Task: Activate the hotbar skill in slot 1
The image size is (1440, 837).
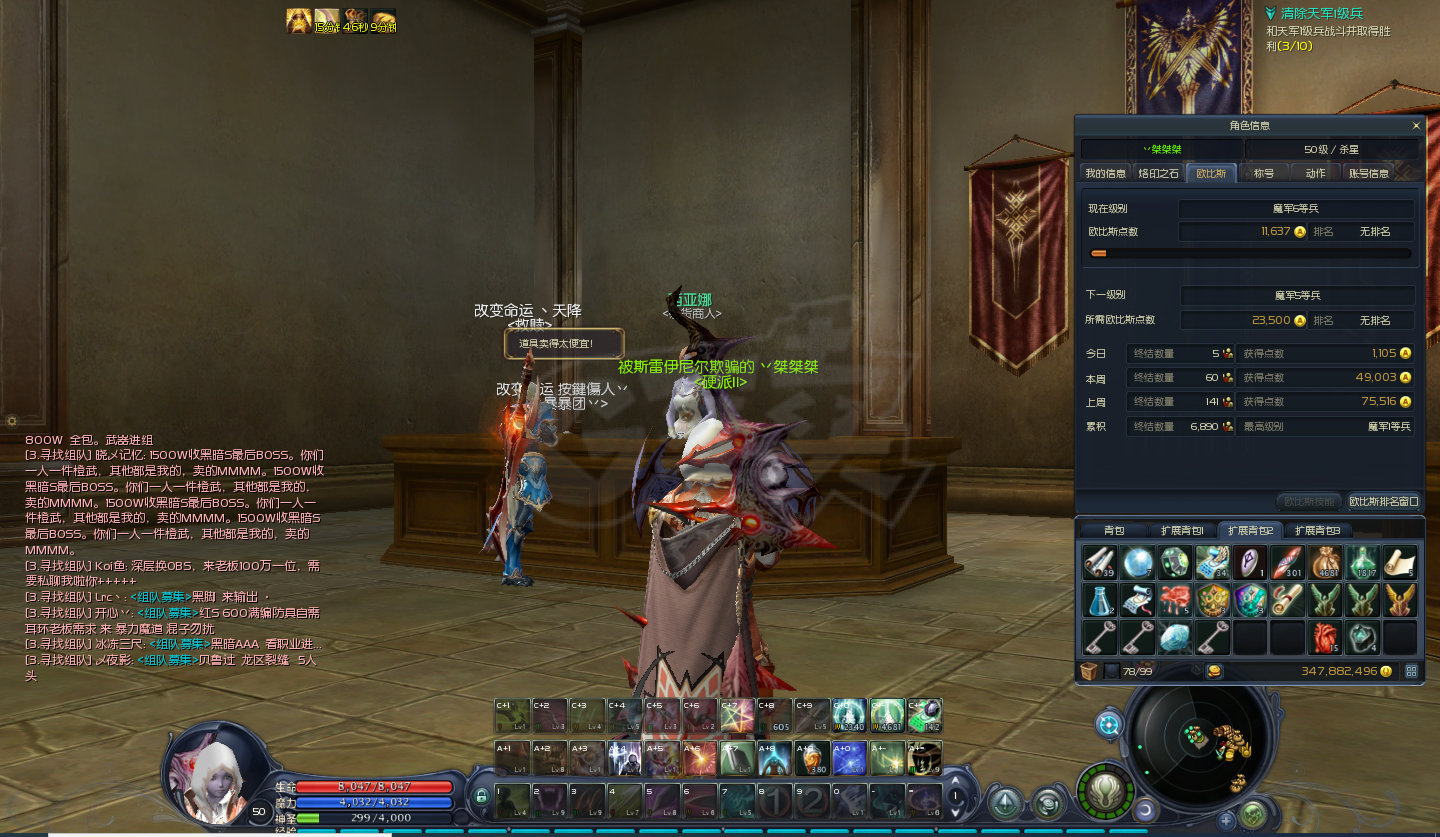Action: pos(514,802)
